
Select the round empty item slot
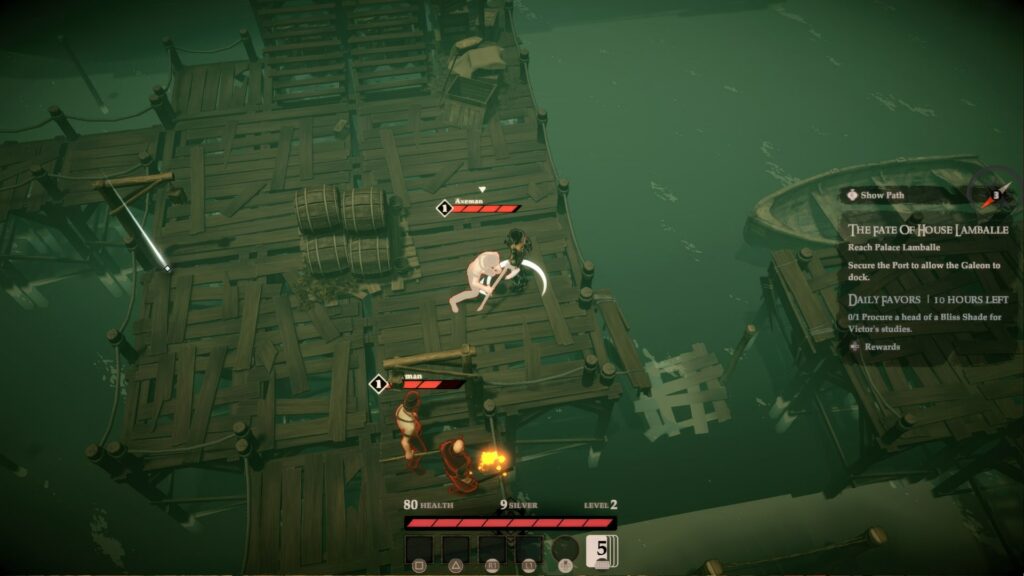pos(566,550)
